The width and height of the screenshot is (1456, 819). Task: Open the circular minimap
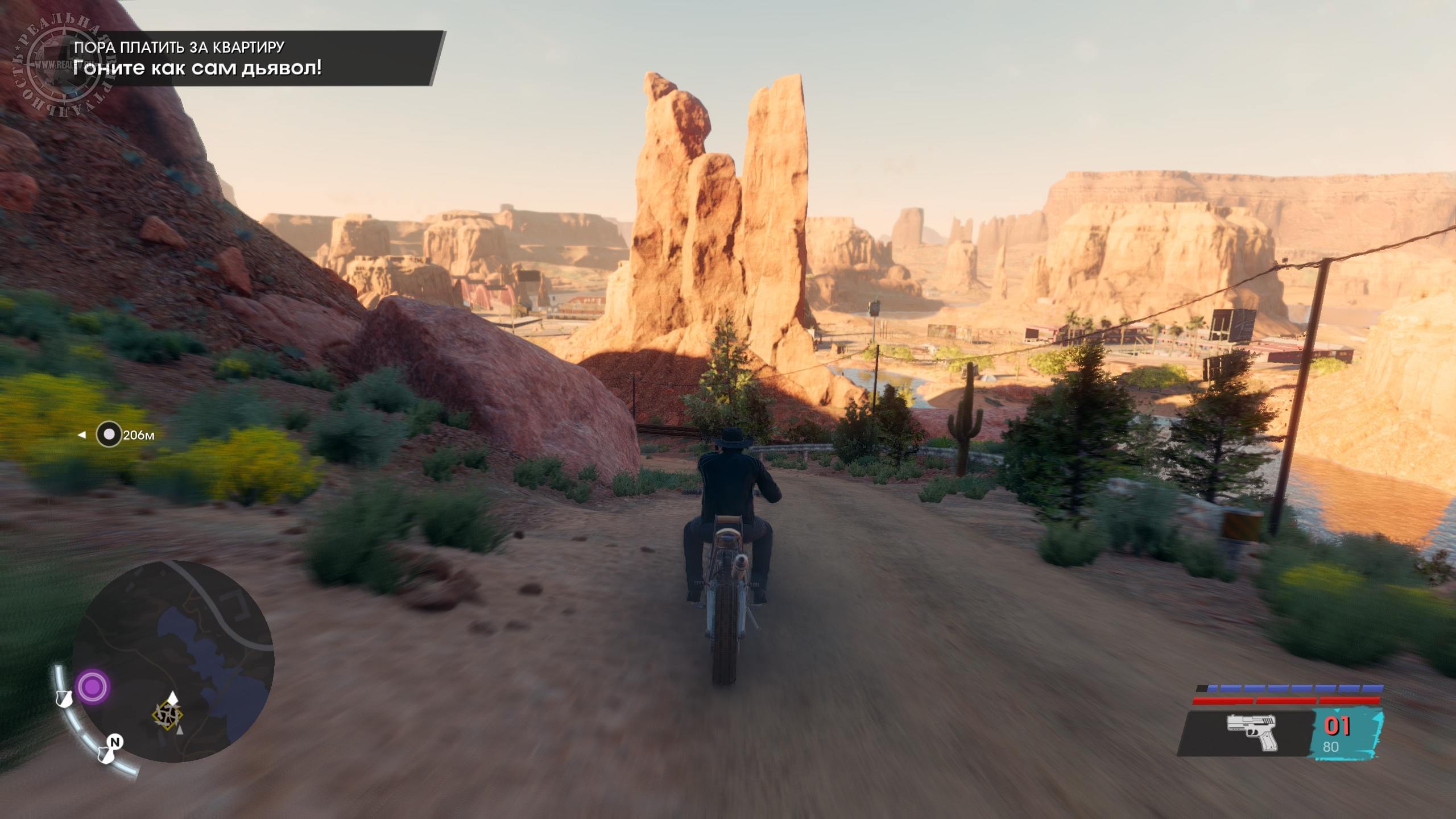click(x=173, y=661)
